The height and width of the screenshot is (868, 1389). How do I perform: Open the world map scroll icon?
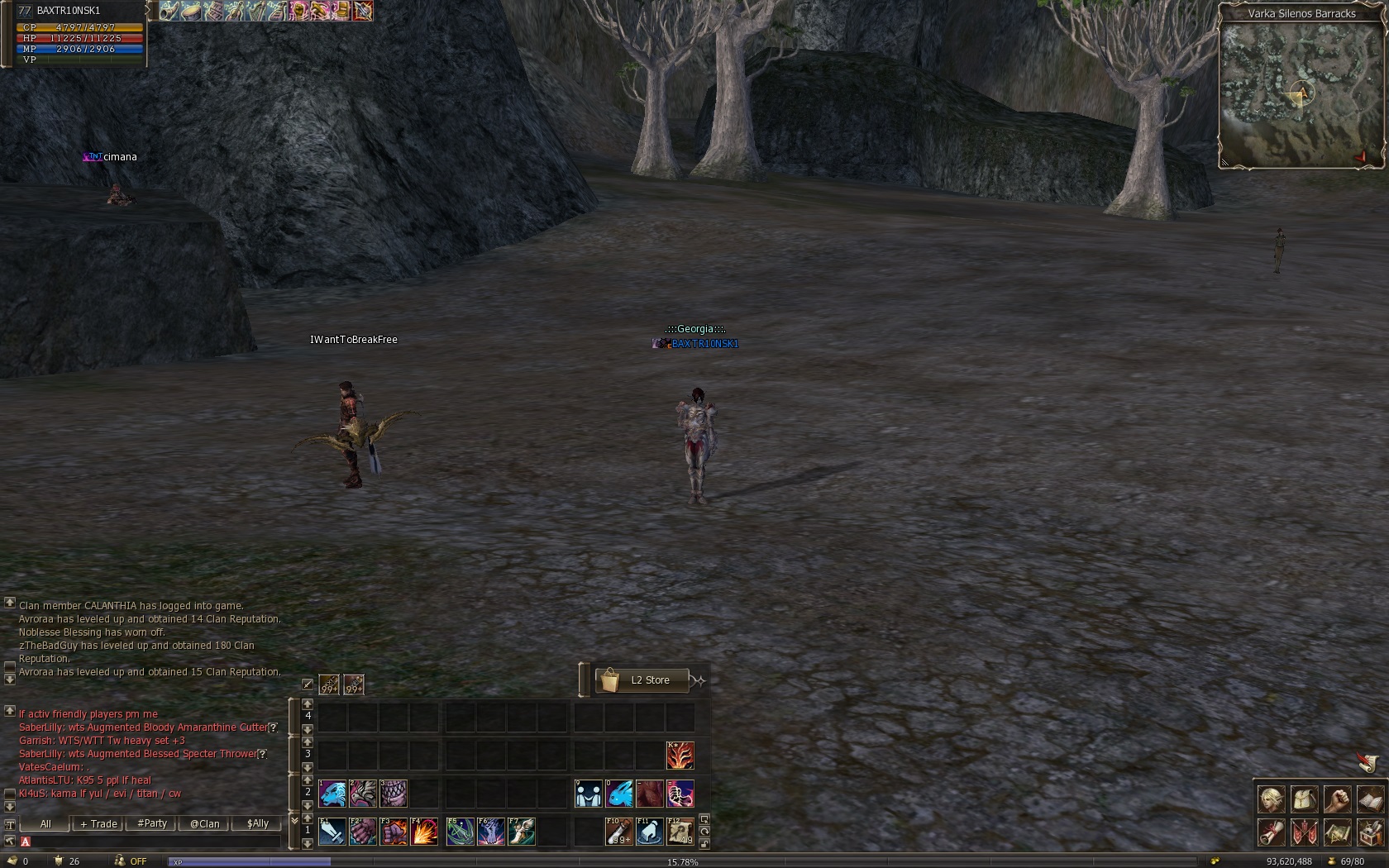click(1337, 832)
